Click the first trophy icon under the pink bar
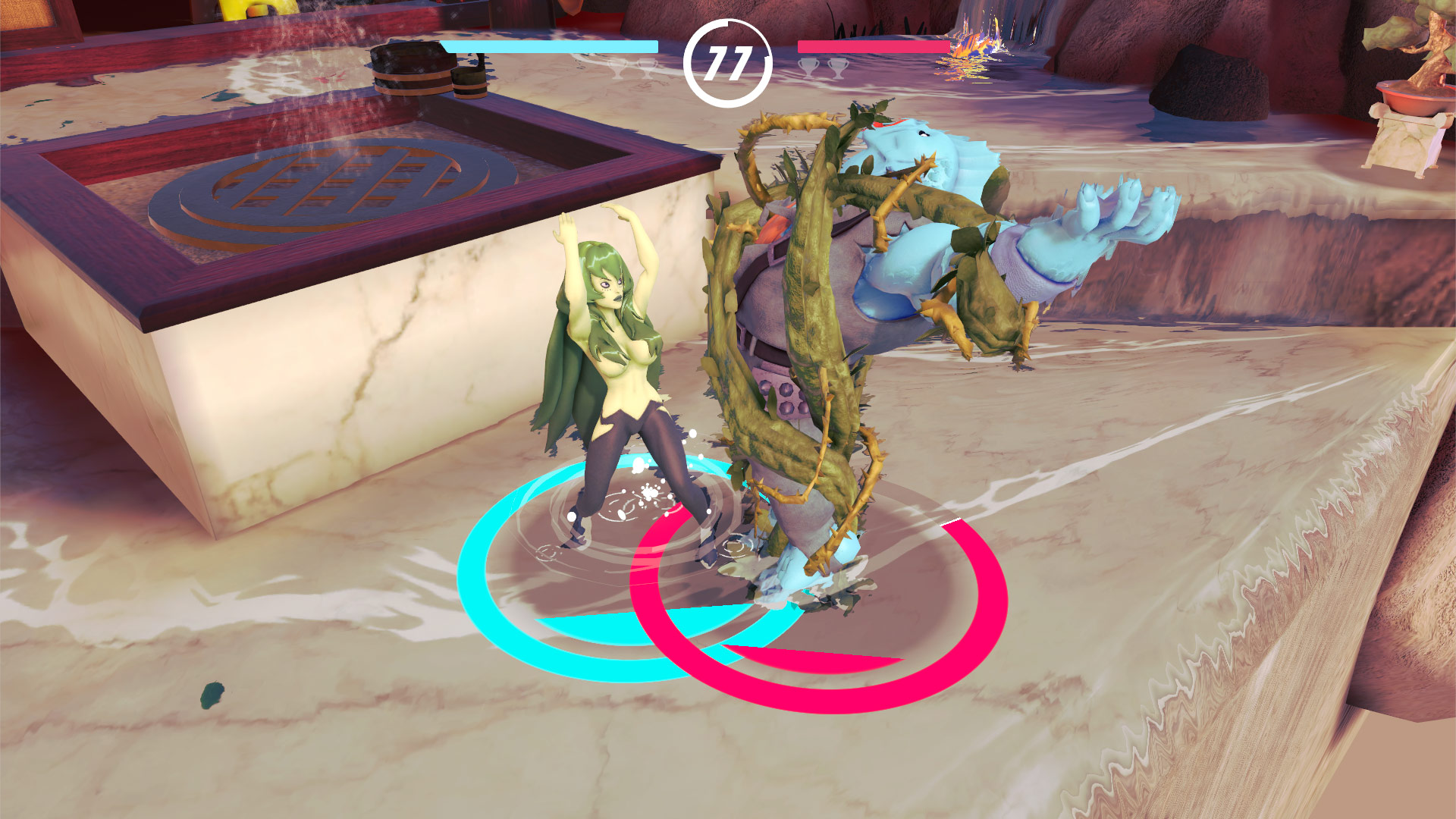The image size is (1456, 819). pyautogui.click(x=809, y=68)
